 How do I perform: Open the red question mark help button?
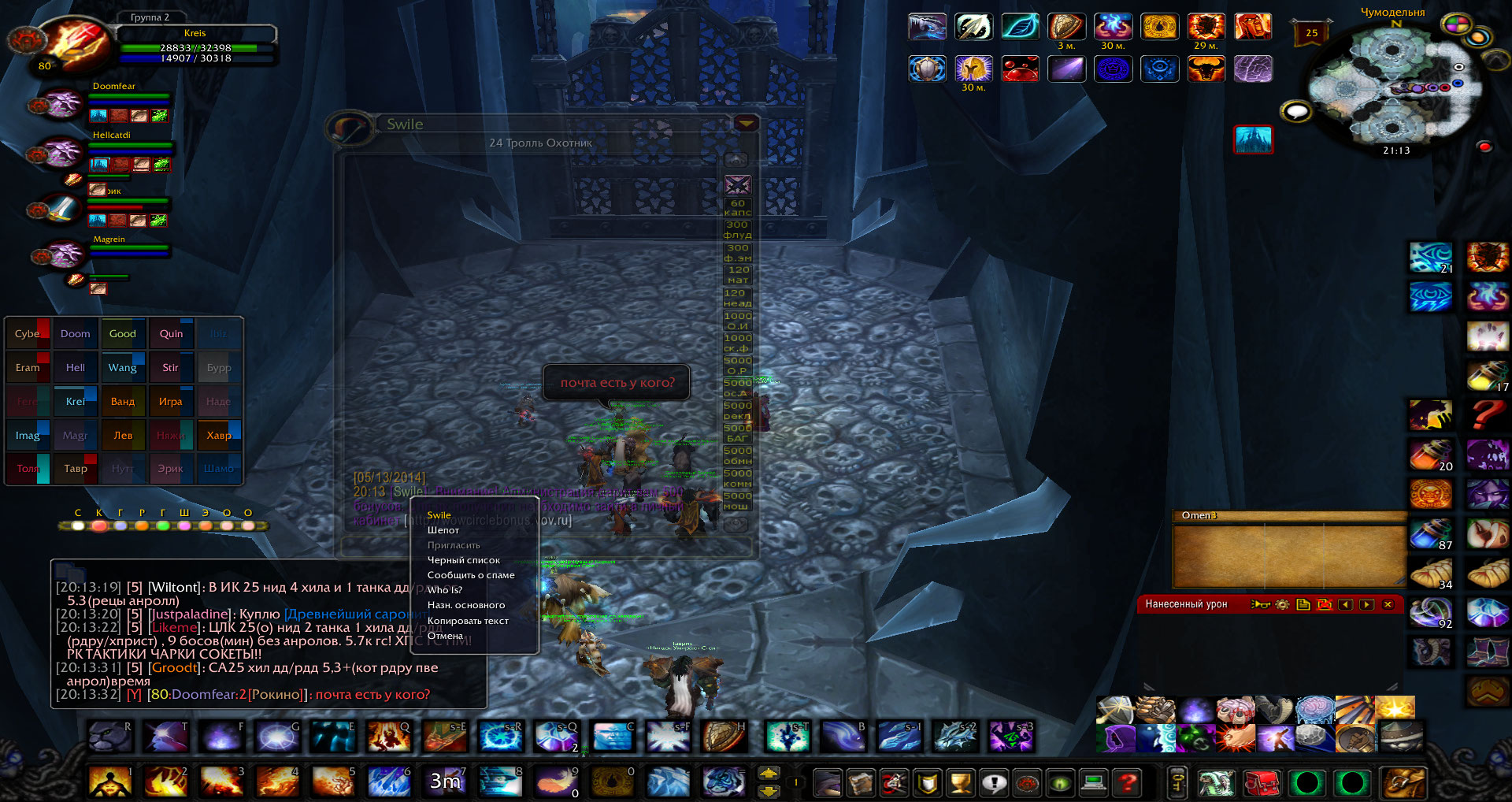pyautogui.click(x=1128, y=782)
